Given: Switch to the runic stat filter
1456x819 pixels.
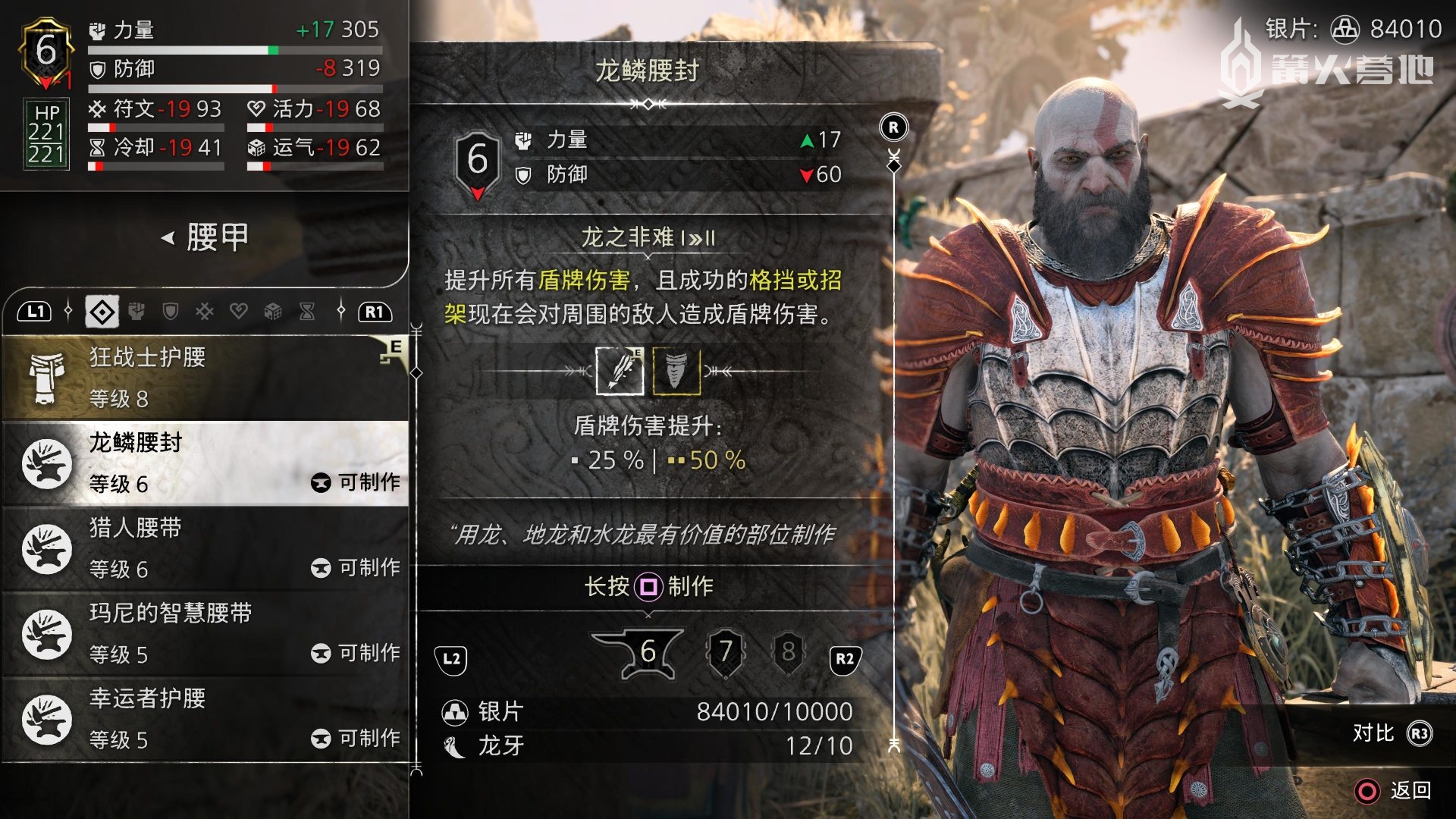Looking at the screenshot, I should [205, 312].
